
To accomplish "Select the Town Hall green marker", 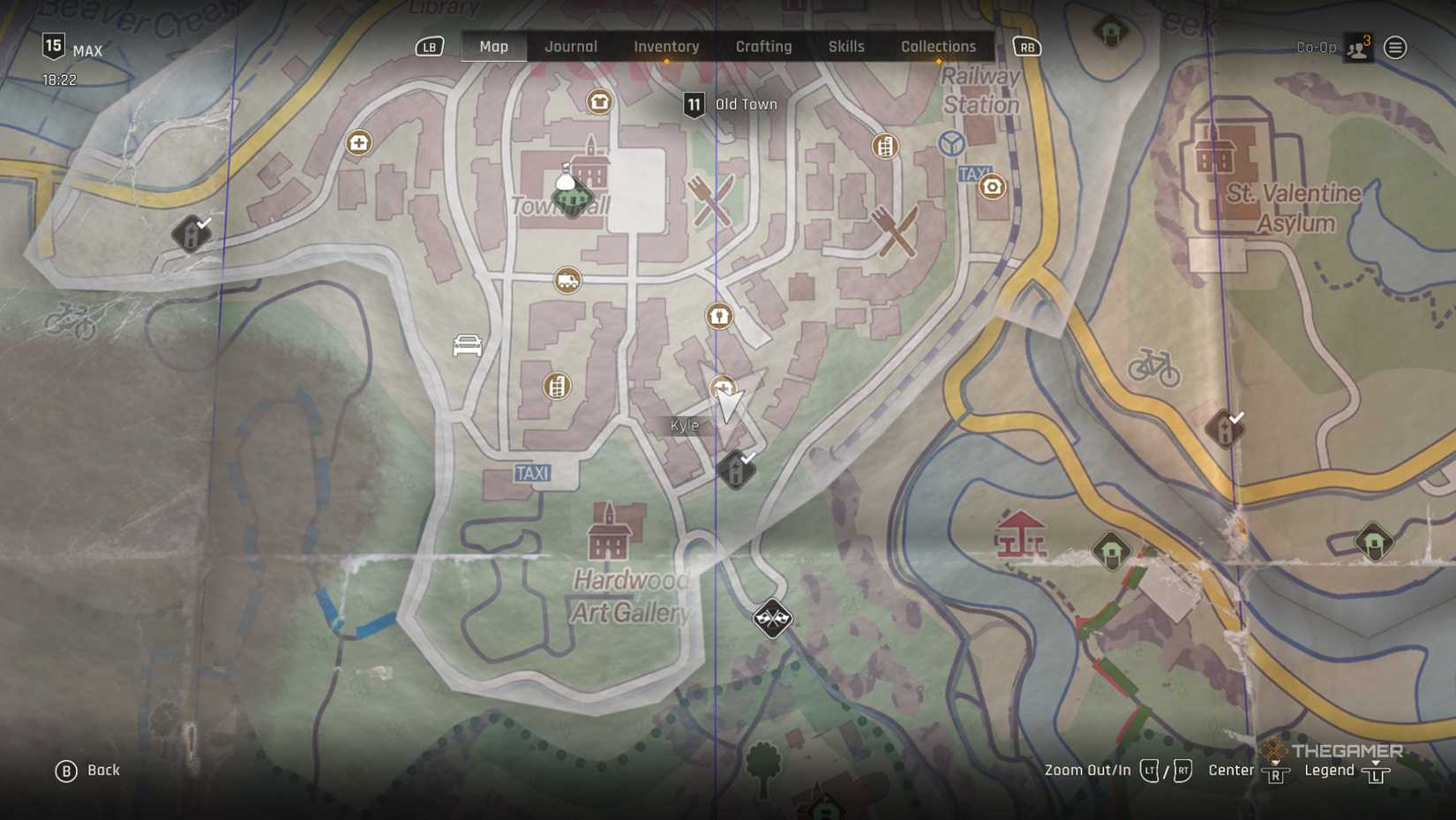I will pos(572,196).
